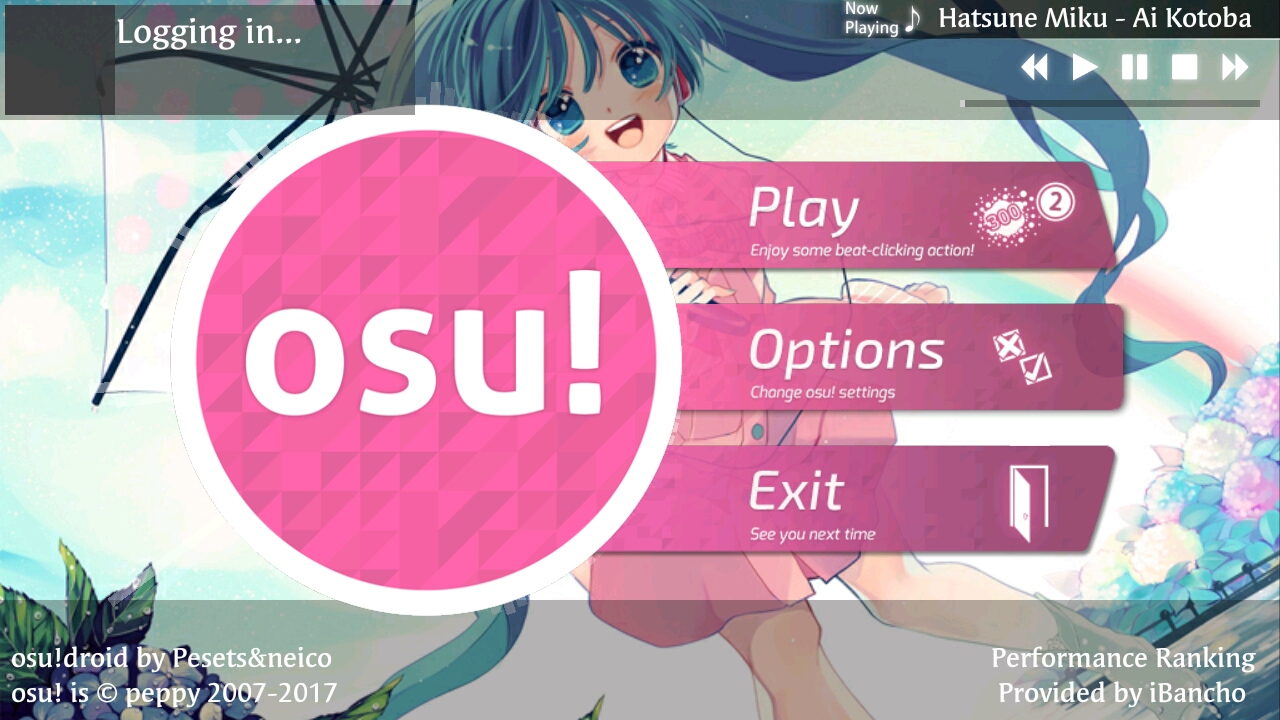The width and height of the screenshot is (1280, 720).
Task: Stop the music playback
Action: click(1186, 67)
